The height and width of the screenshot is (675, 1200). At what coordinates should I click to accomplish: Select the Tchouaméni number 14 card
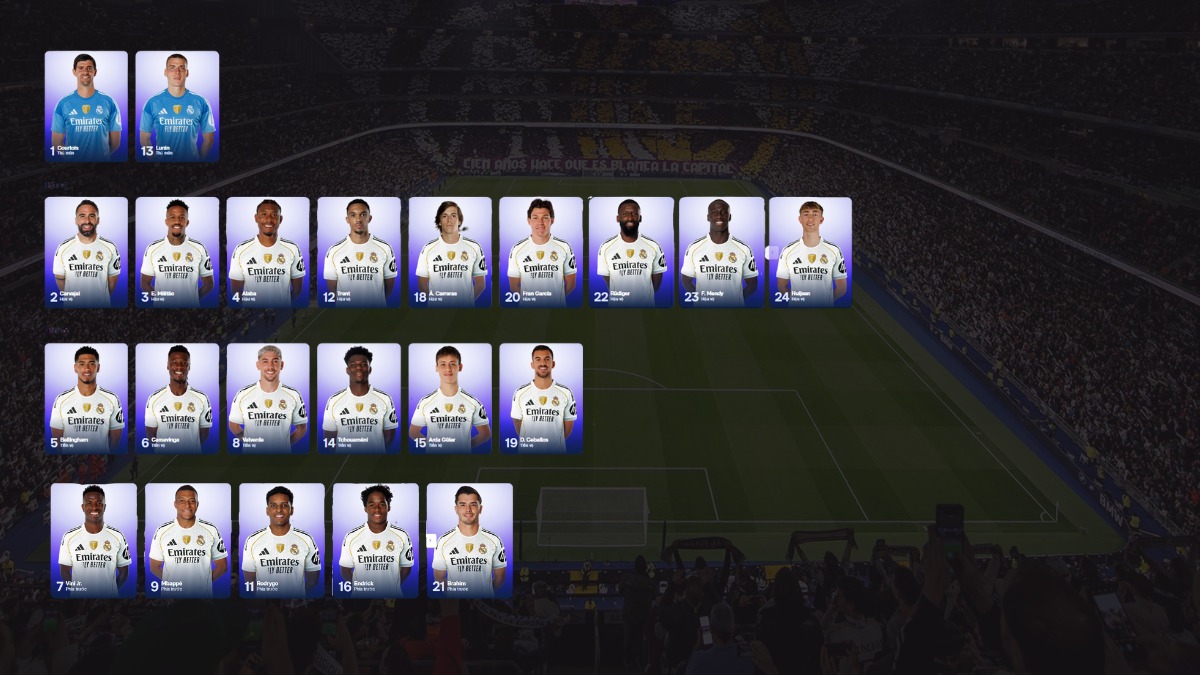tap(359, 398)
